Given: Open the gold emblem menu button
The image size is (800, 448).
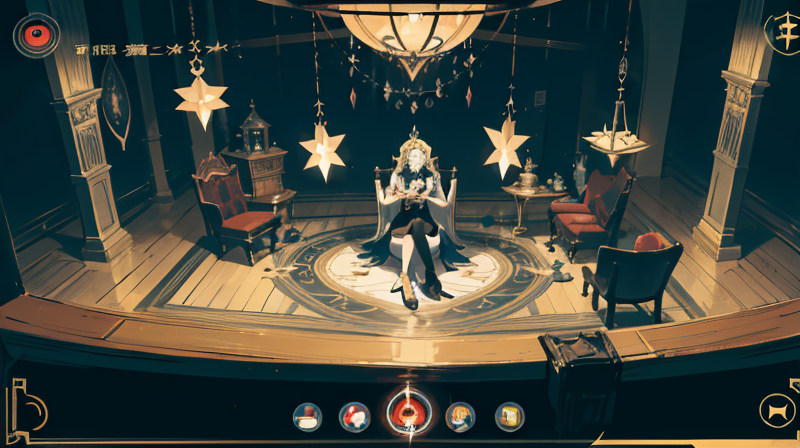Looking at the screenshot, I should [x=780, y=30].
